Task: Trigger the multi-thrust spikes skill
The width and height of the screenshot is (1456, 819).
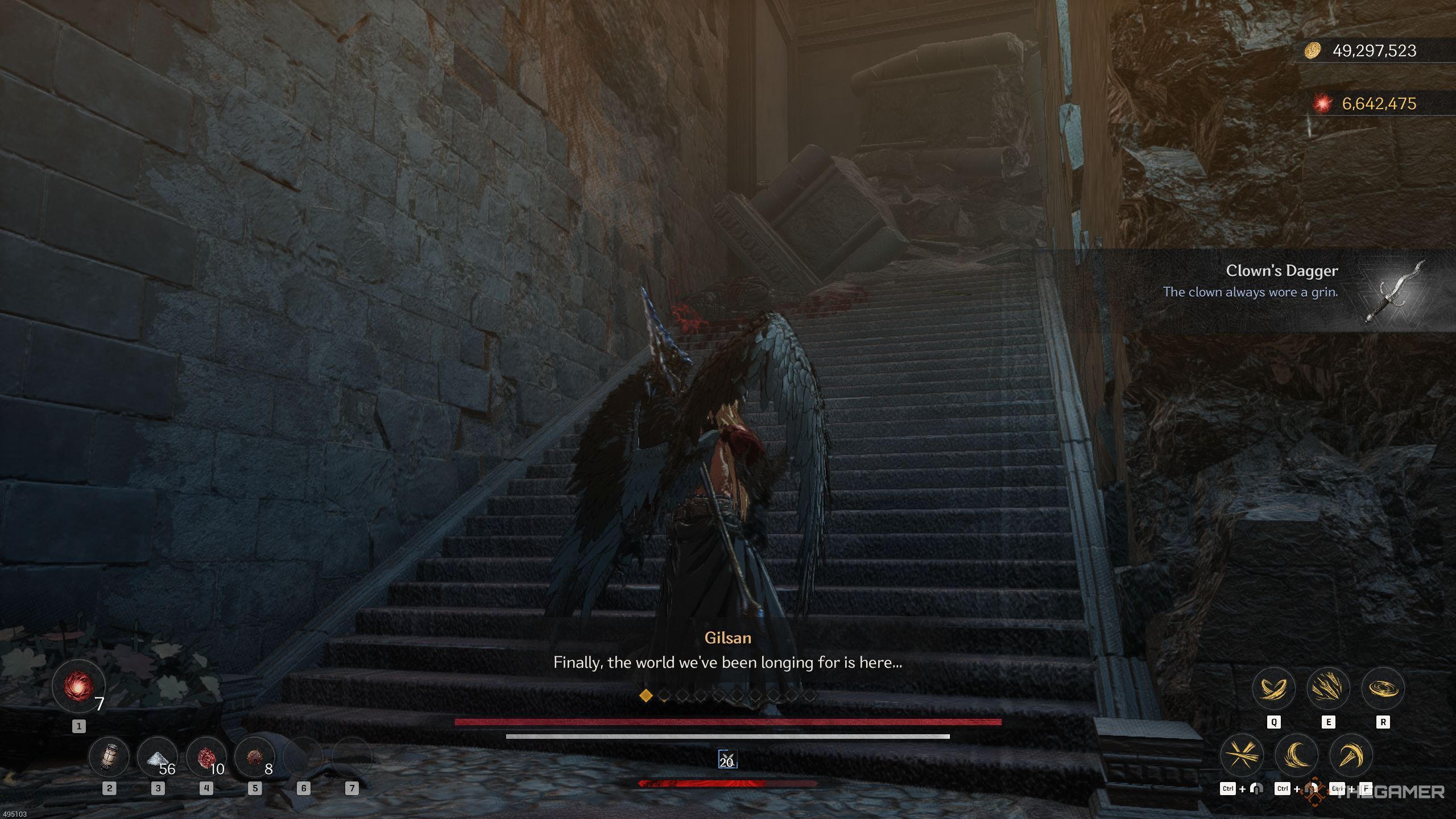Action: coord(1328,689)
